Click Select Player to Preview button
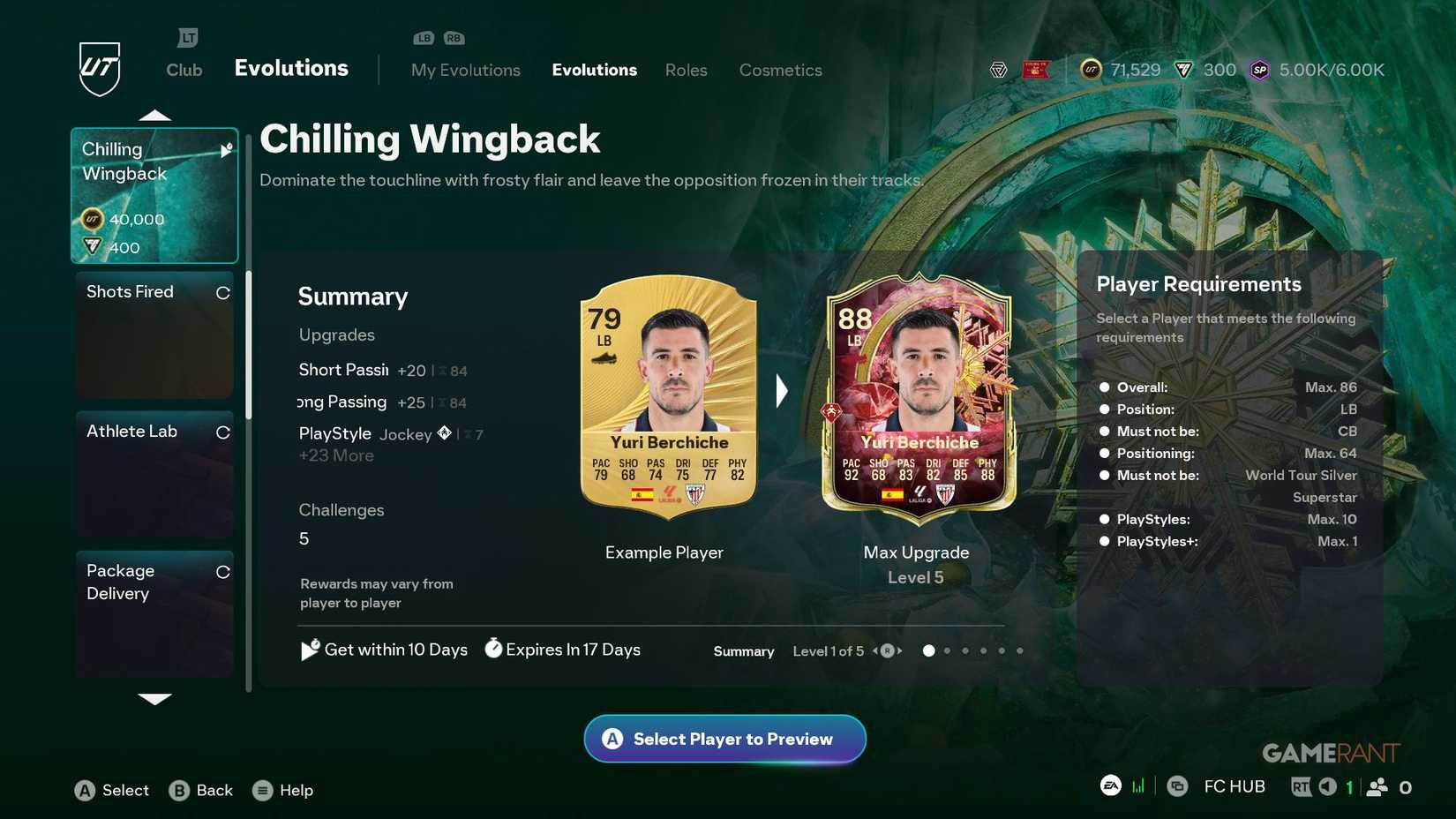 (x=724, y=740)
